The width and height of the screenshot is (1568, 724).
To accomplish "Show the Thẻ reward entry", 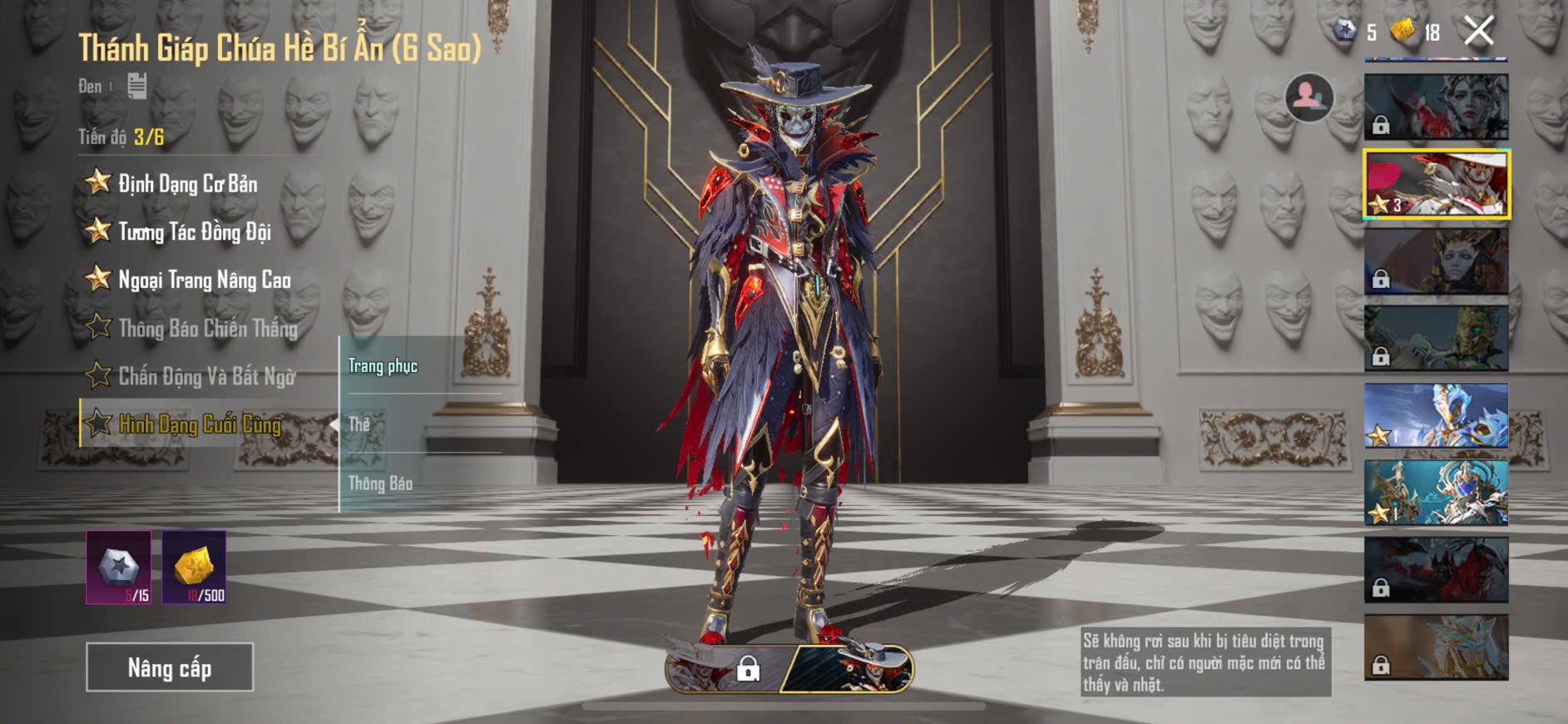I will pyautogui.click(x=359, y=424).
